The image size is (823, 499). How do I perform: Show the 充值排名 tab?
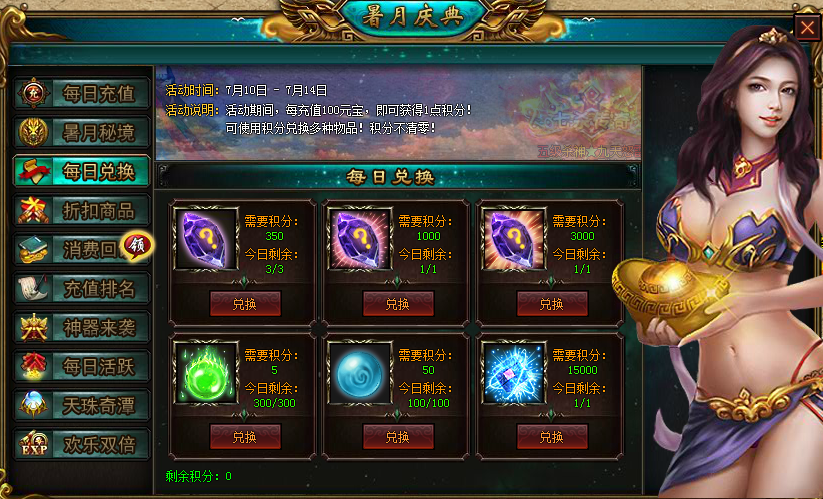(x=82, y=288)
